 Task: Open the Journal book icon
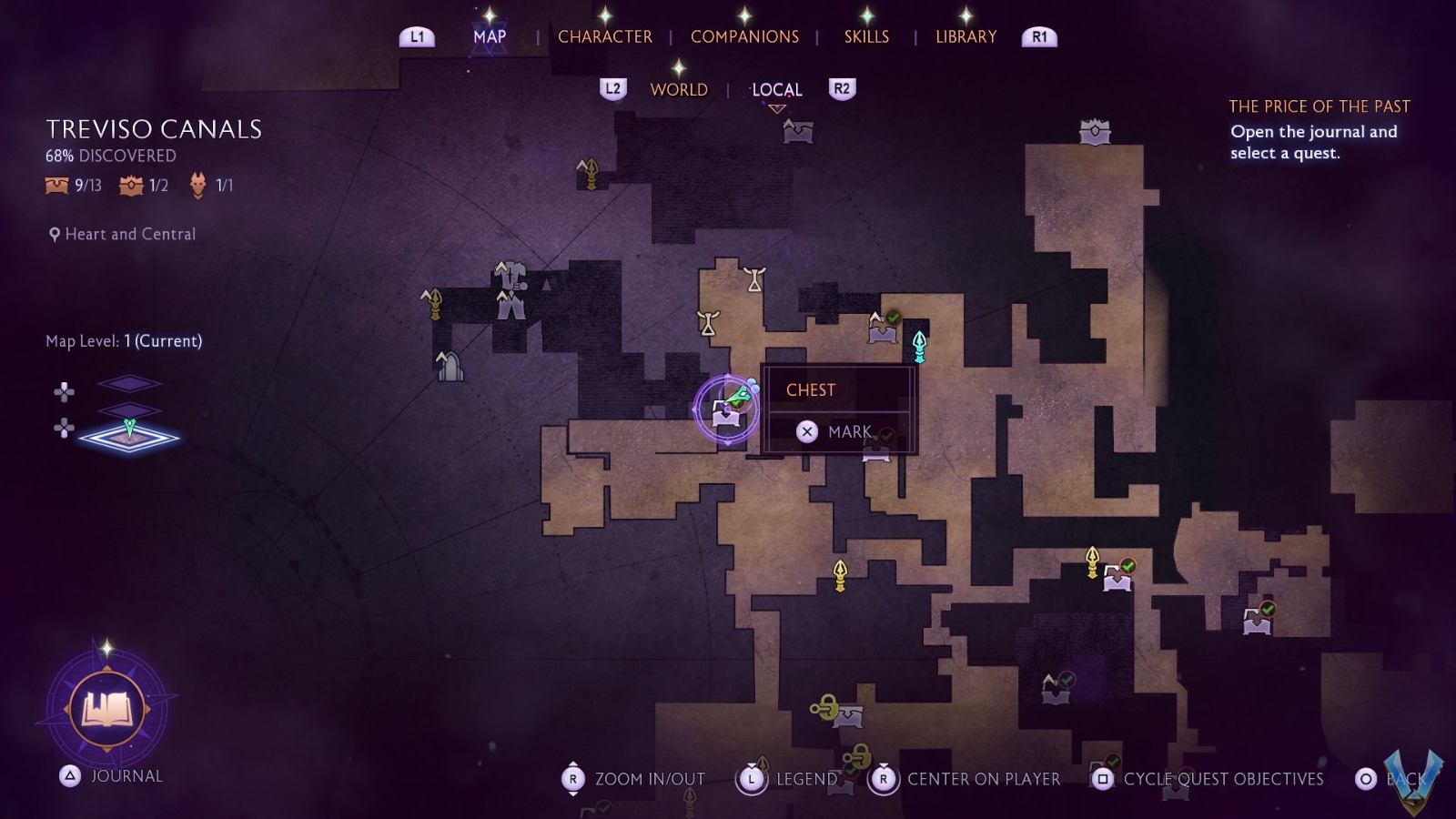point(107,708)
